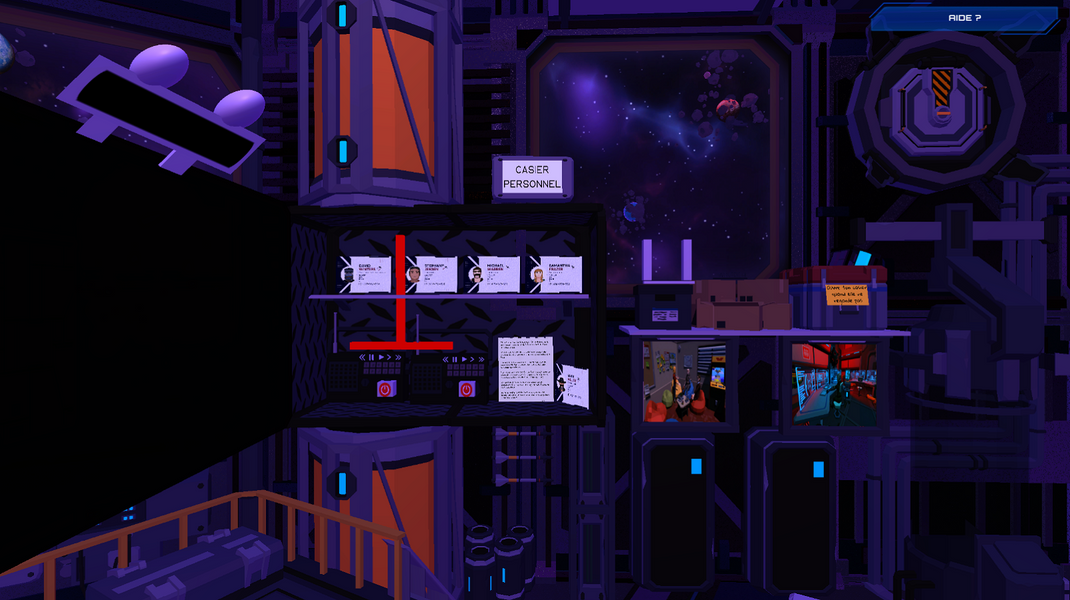Open the AIDE ? help button

coord(965,18)
